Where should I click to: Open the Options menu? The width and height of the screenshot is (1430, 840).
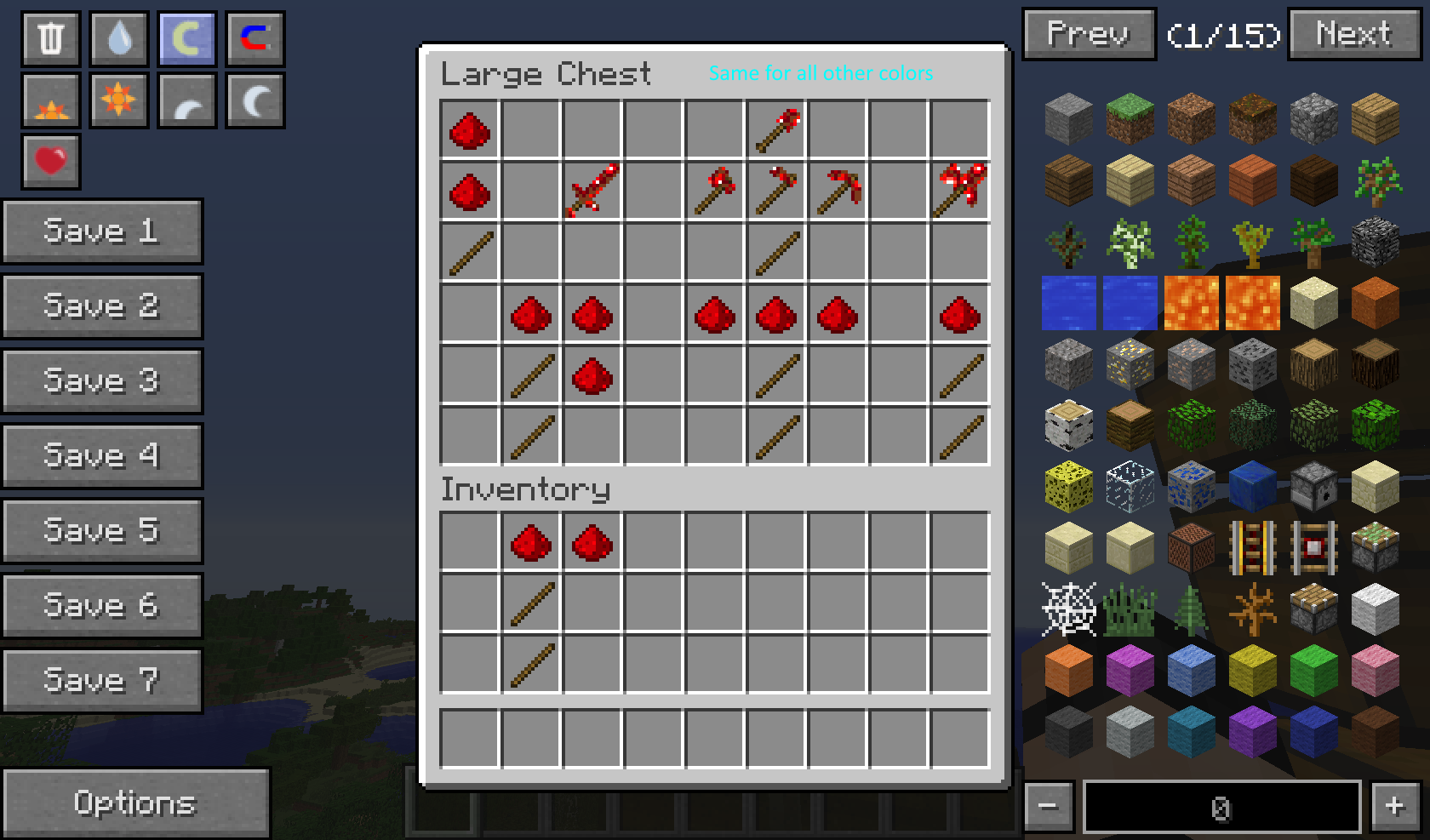(x=136, y=803)
